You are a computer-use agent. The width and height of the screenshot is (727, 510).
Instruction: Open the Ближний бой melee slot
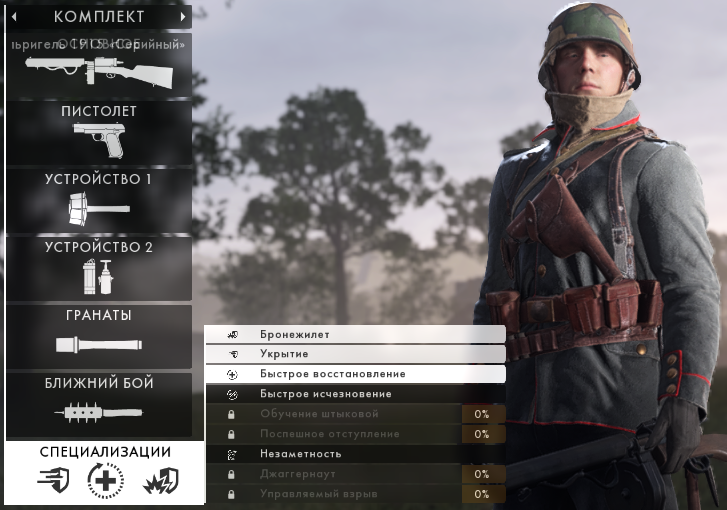click(98, 403)
